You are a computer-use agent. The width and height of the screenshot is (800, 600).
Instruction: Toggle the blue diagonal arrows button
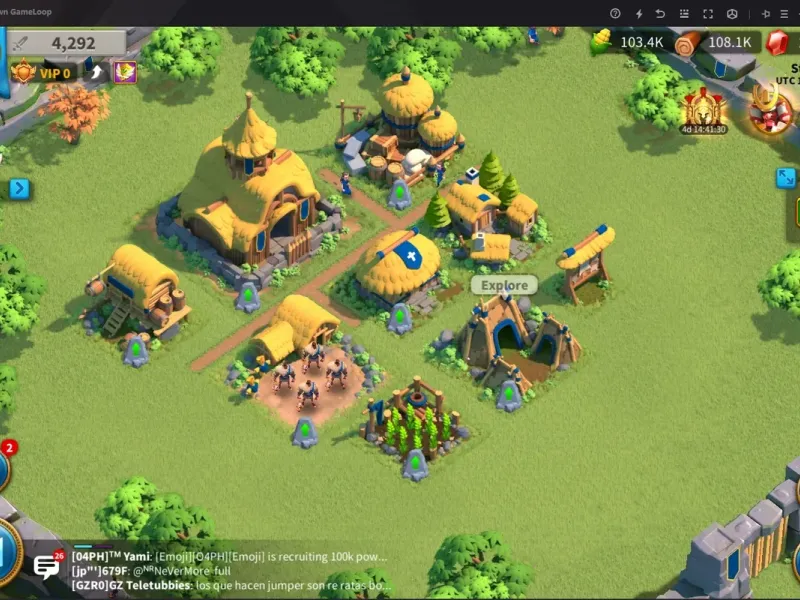click(x=787, y=178)
